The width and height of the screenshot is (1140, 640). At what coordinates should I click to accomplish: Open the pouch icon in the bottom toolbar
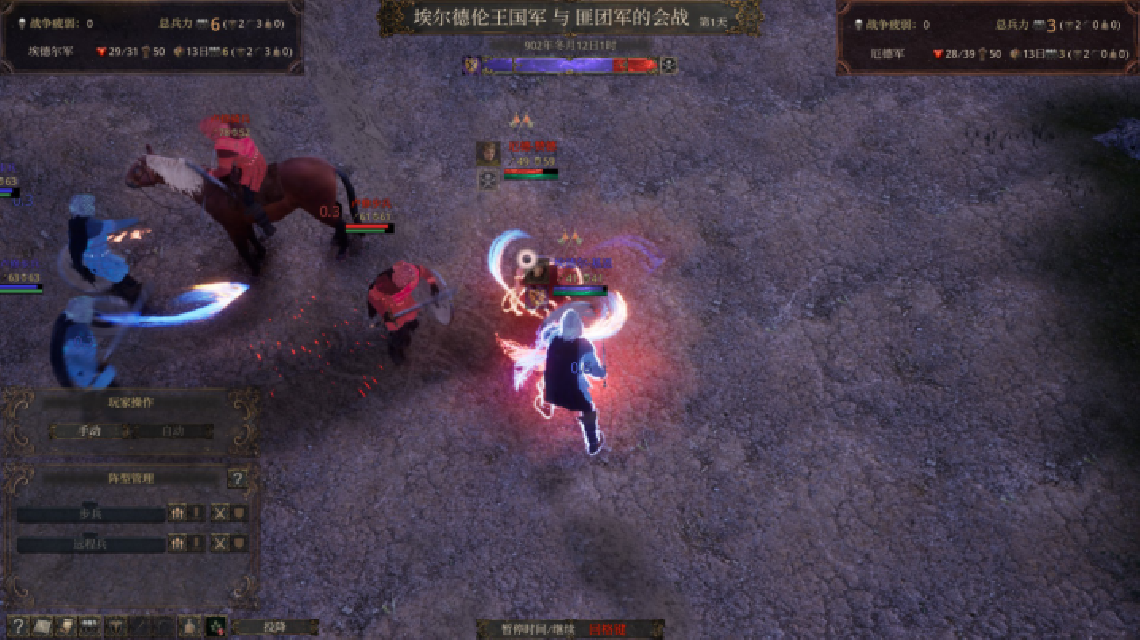[188, 627]
